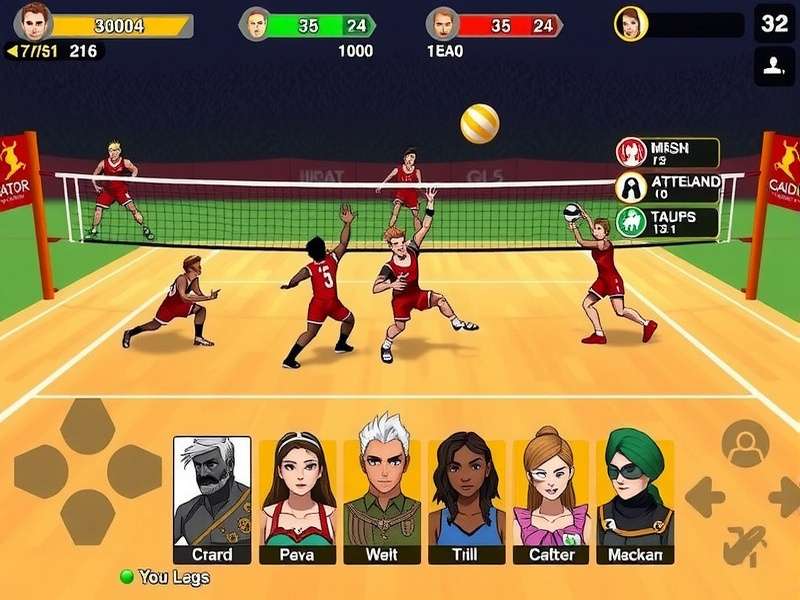Screen dimensions: 800x600
Task: Select the TAUPS entry in side list
Action: coord(668,222)
